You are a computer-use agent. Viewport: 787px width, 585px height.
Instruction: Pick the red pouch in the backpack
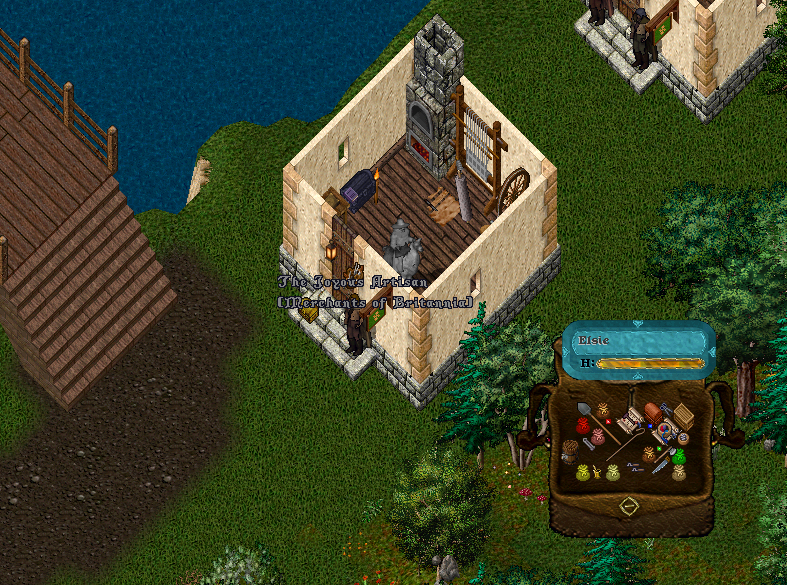[x=583, y=426]
